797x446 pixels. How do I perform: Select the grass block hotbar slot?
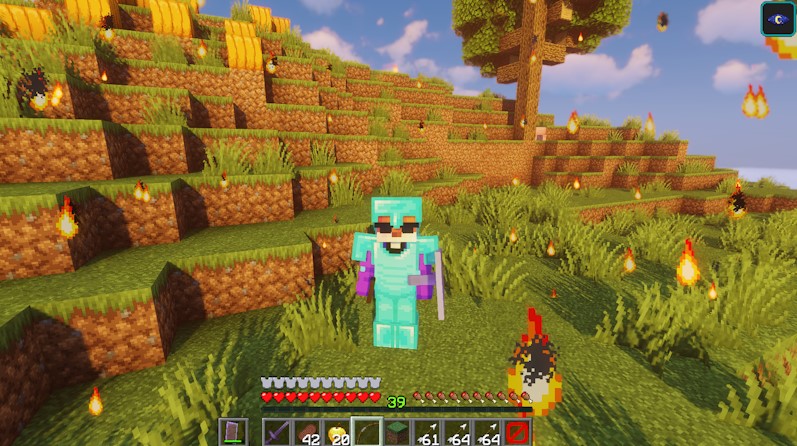(x=397, y=432)
